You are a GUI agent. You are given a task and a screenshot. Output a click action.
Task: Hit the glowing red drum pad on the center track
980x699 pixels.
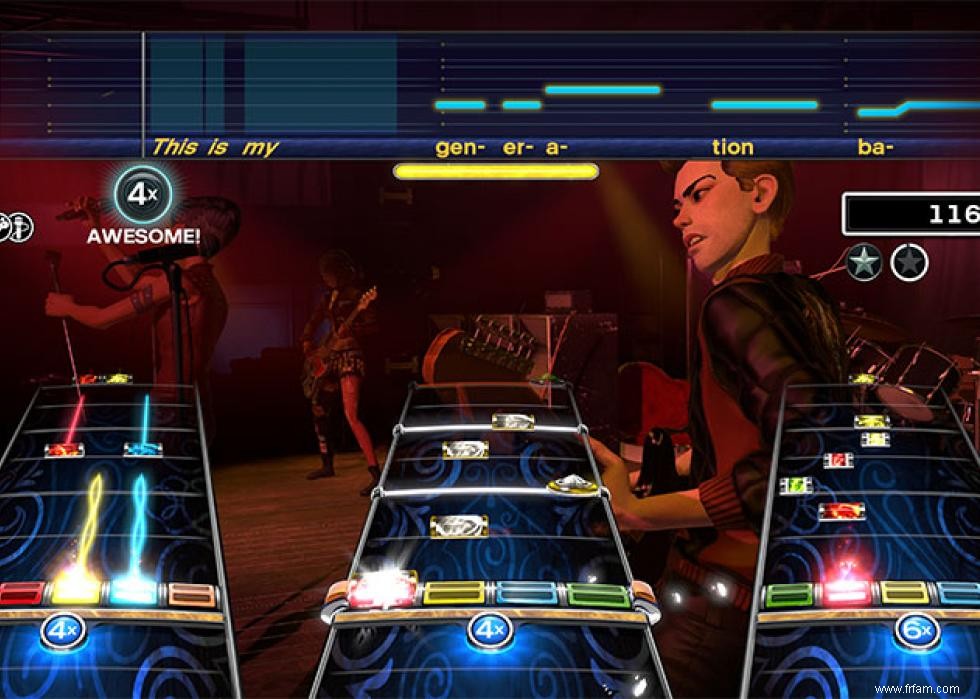[x=382, y=591]
